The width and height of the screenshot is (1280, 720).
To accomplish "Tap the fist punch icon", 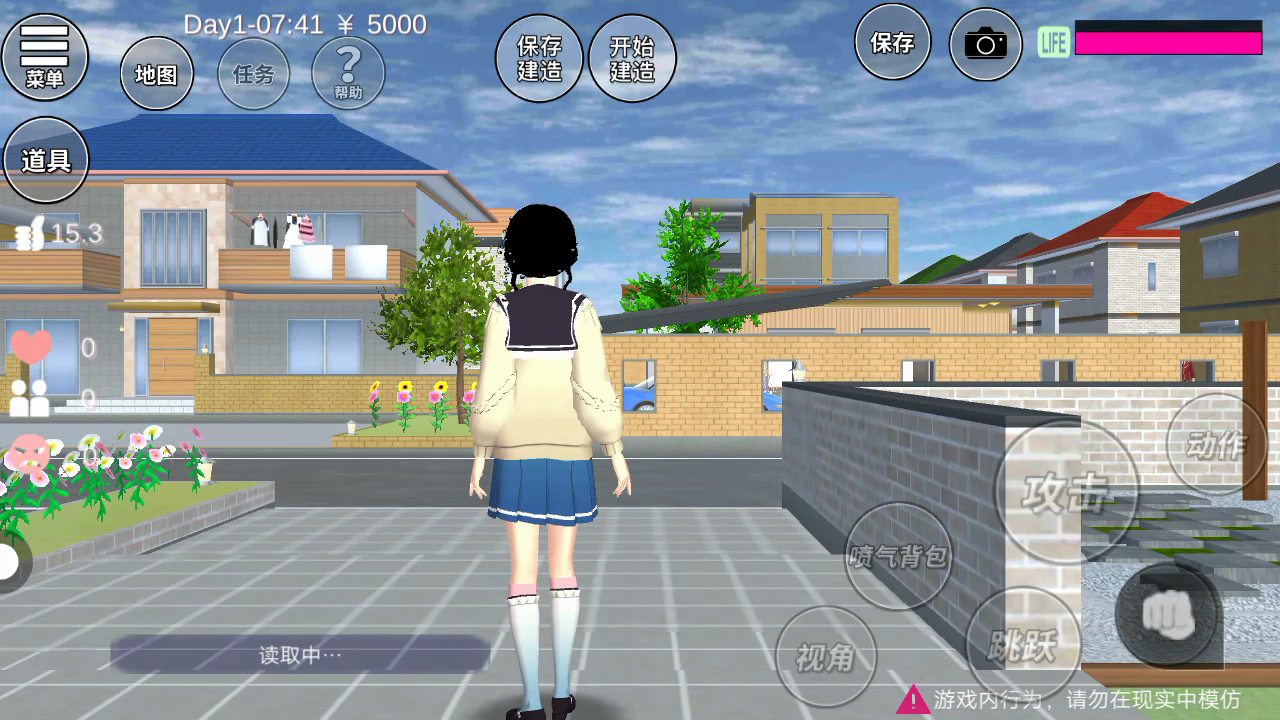I will pyautogui.click(x=1167, y=614).
